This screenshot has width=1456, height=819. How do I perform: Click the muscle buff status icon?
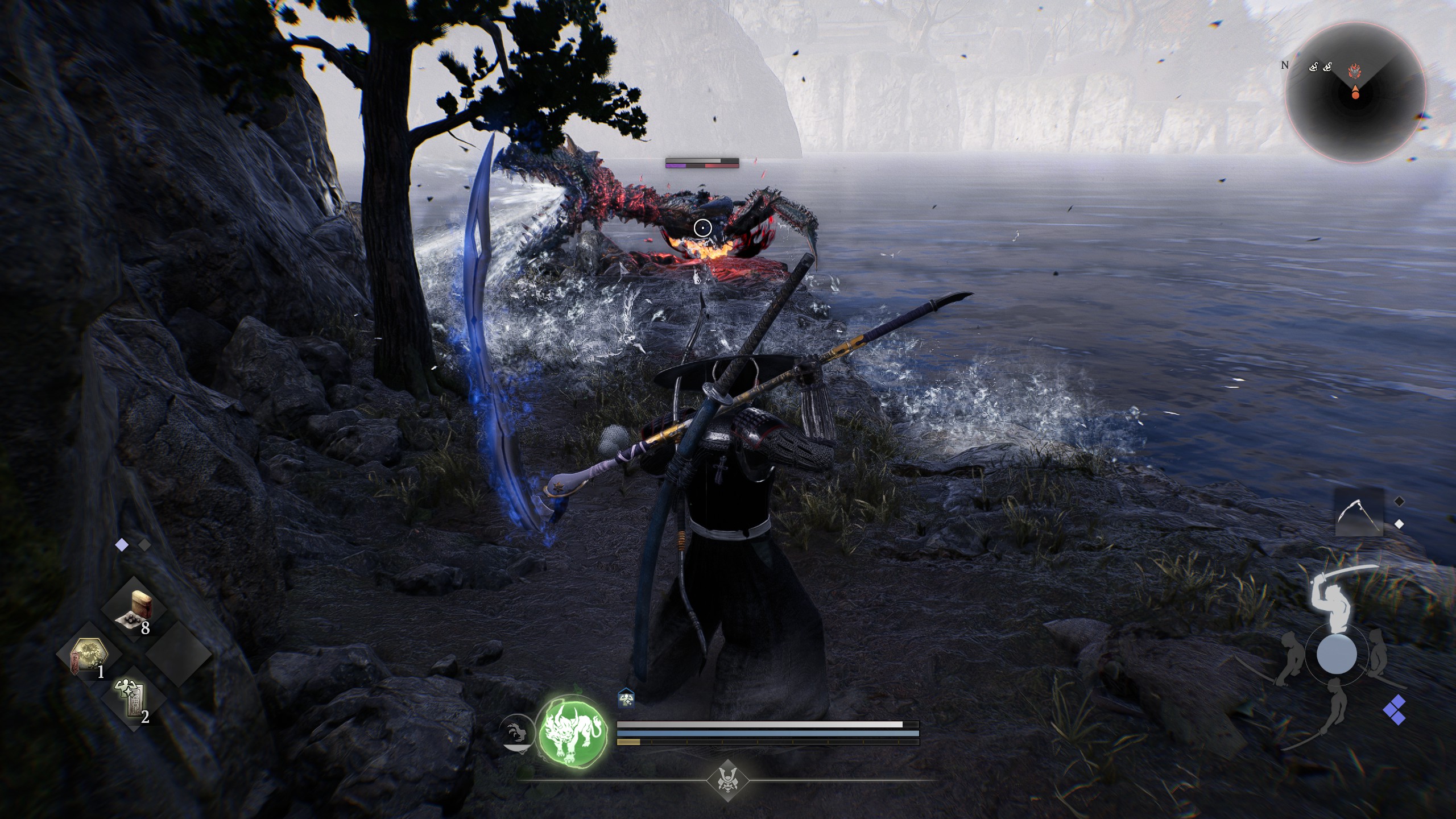point(626,699)
